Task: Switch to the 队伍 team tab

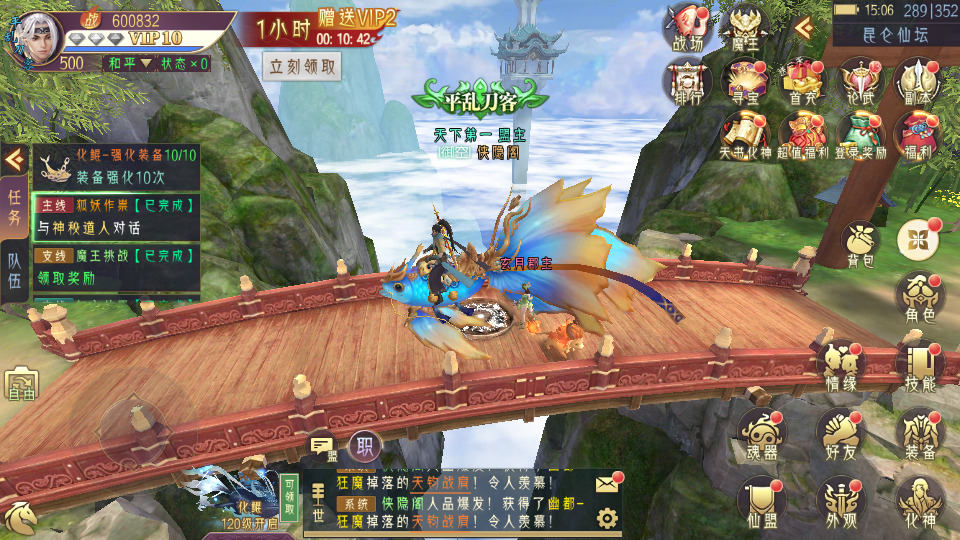Action: [x=15, y=268]
